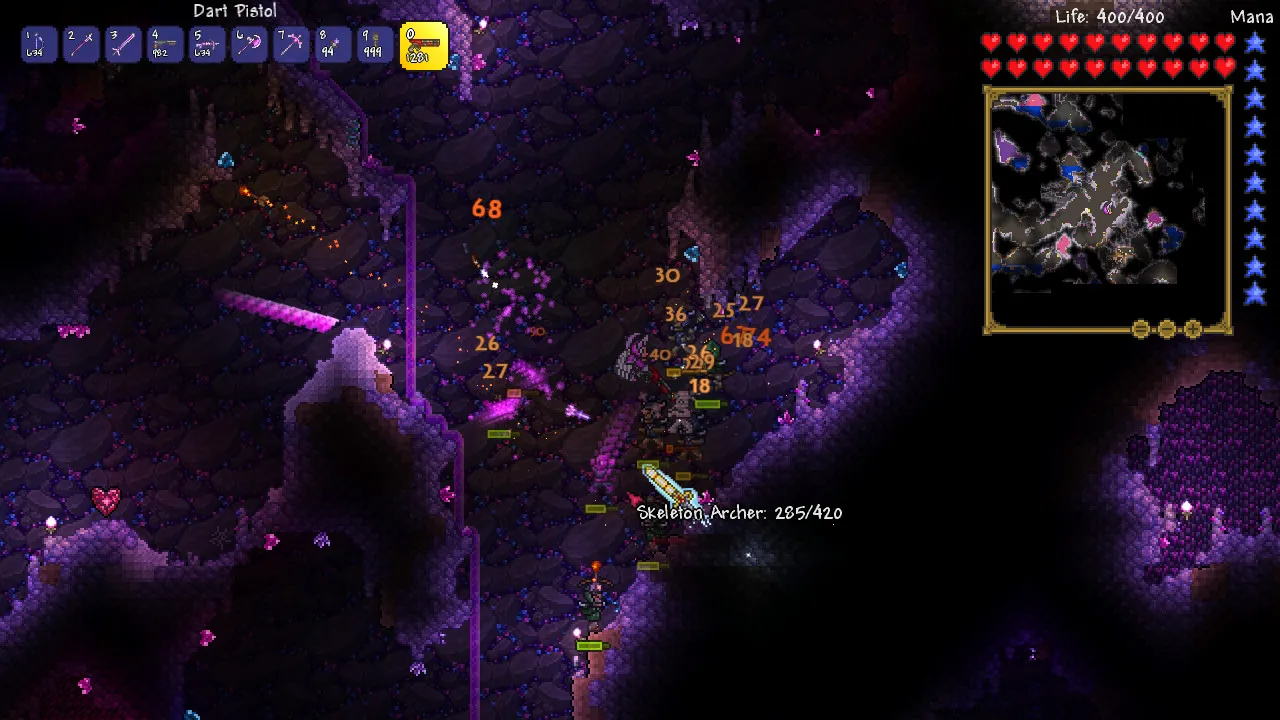This screenshot has height=720, width=1280.
Task: Zoom in on the minimap
Action: [x=1193, y=328]
